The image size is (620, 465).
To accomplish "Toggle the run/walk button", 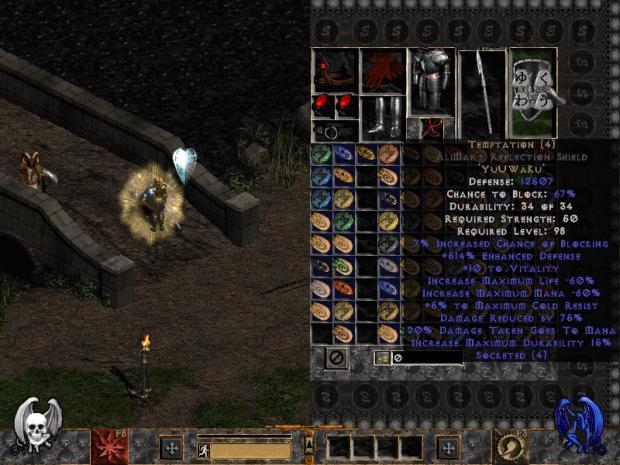I will (x=205, y=449).
